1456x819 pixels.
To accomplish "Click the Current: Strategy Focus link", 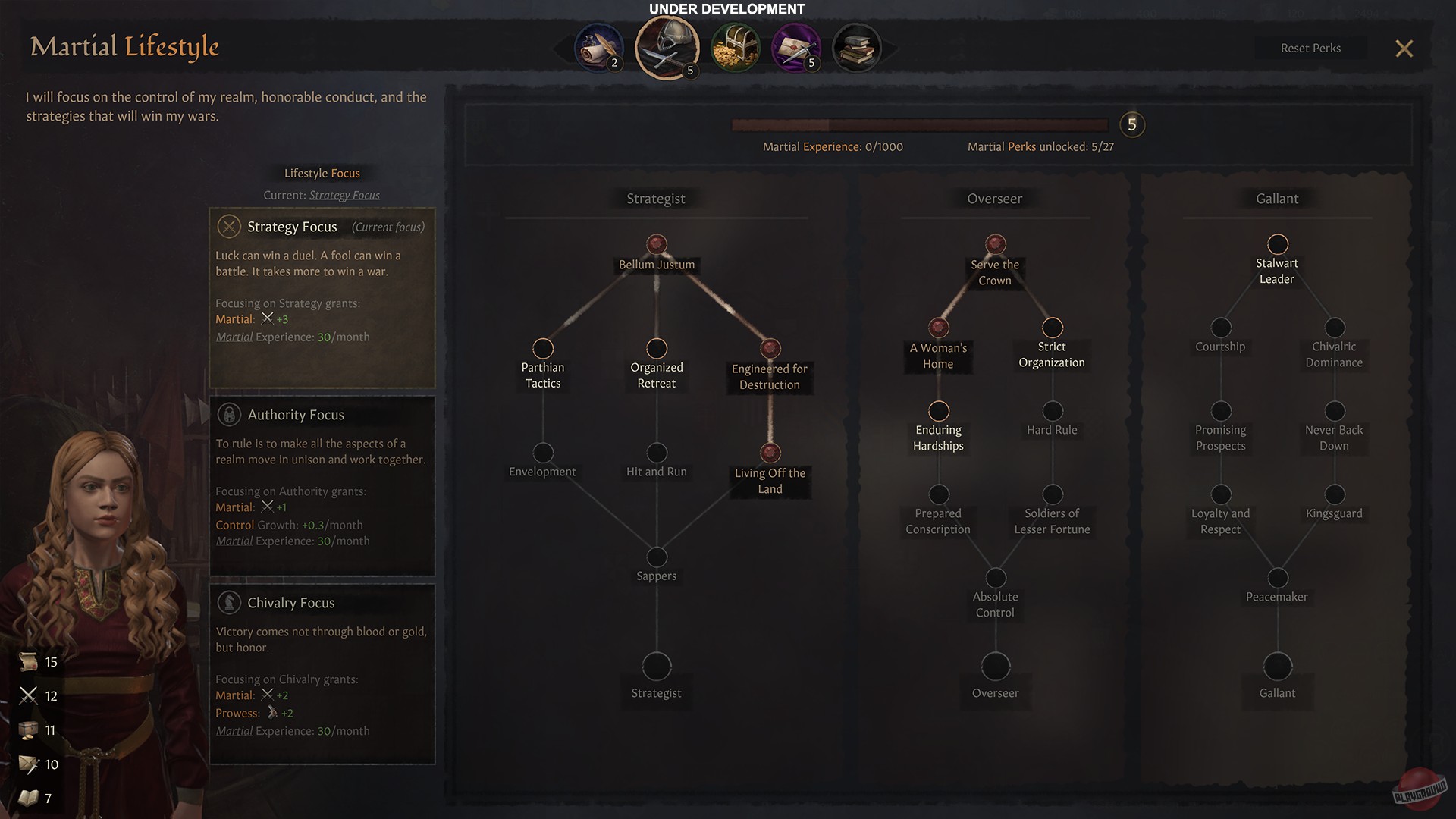I will (344, 195).
